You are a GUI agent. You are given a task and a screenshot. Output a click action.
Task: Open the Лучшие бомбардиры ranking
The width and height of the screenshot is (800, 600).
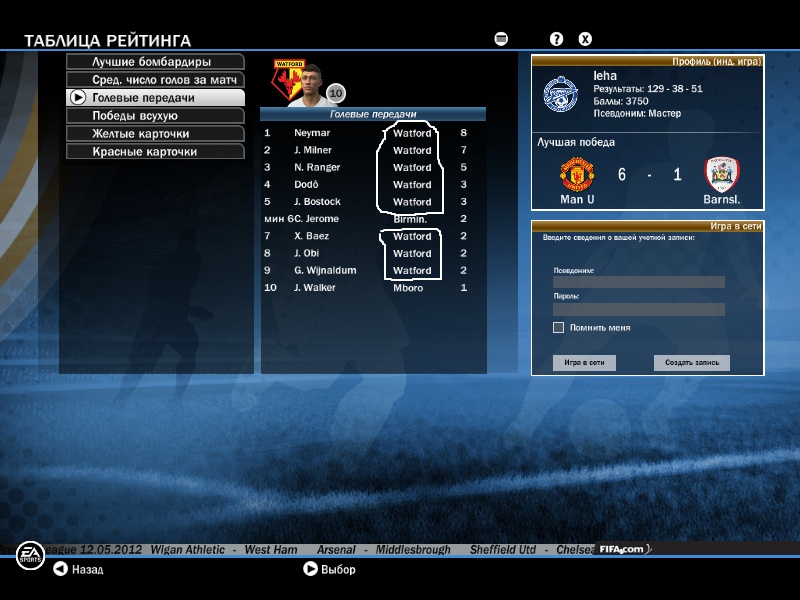(155, 62)
